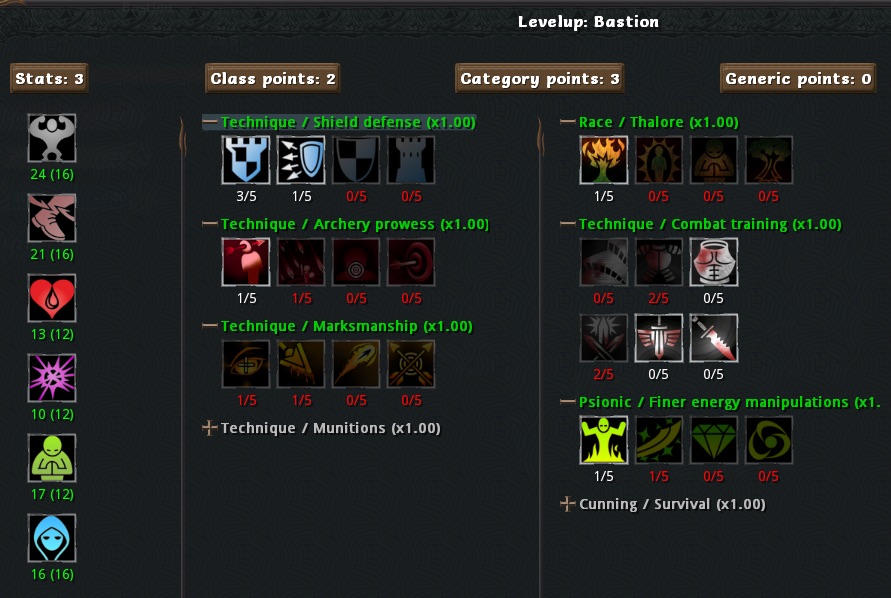Select the blue castle shield talent
Screen dimensions: 891x598
(246, 160)
